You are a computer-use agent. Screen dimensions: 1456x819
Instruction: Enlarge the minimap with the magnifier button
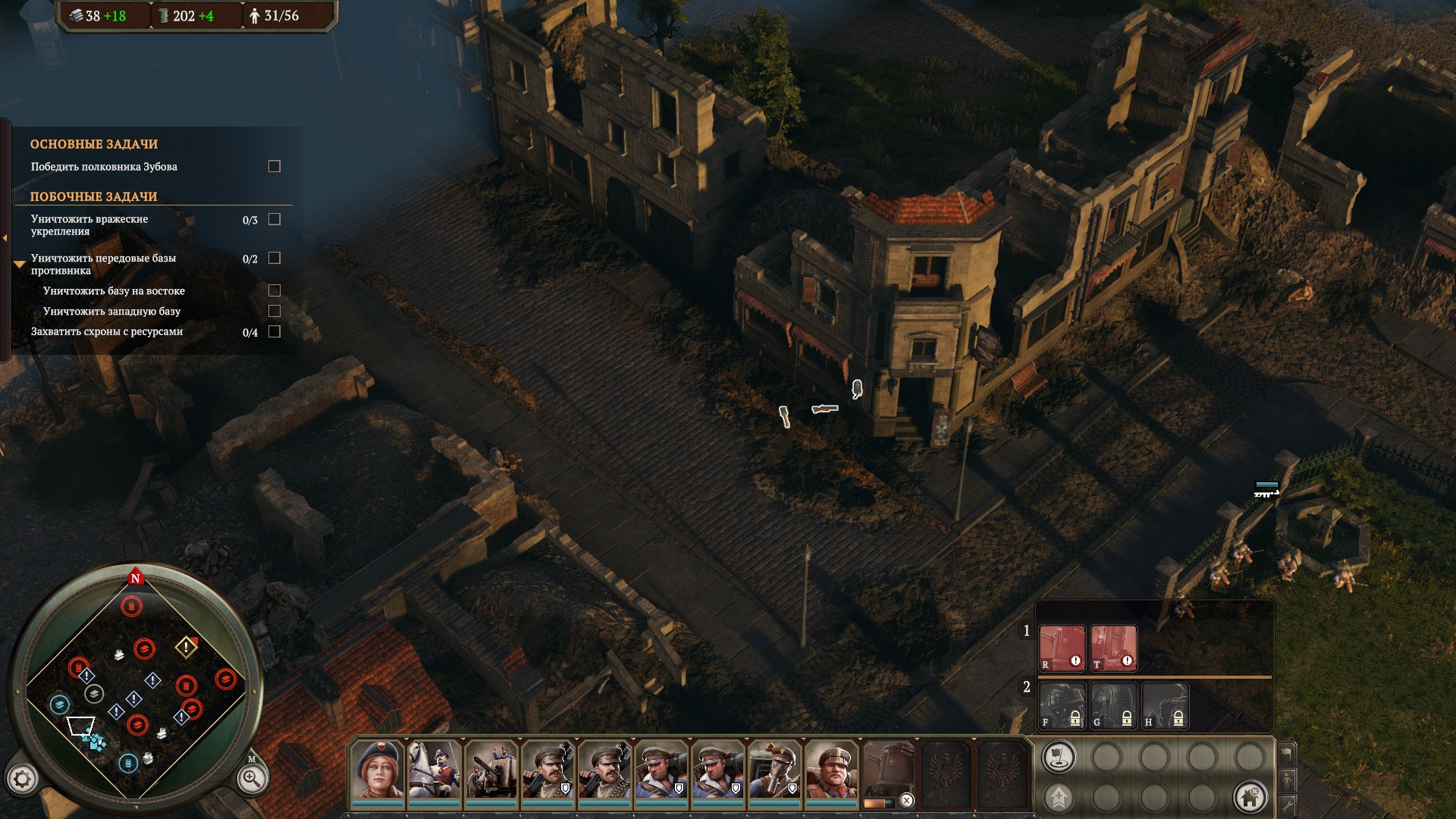[x=251, y=778]
